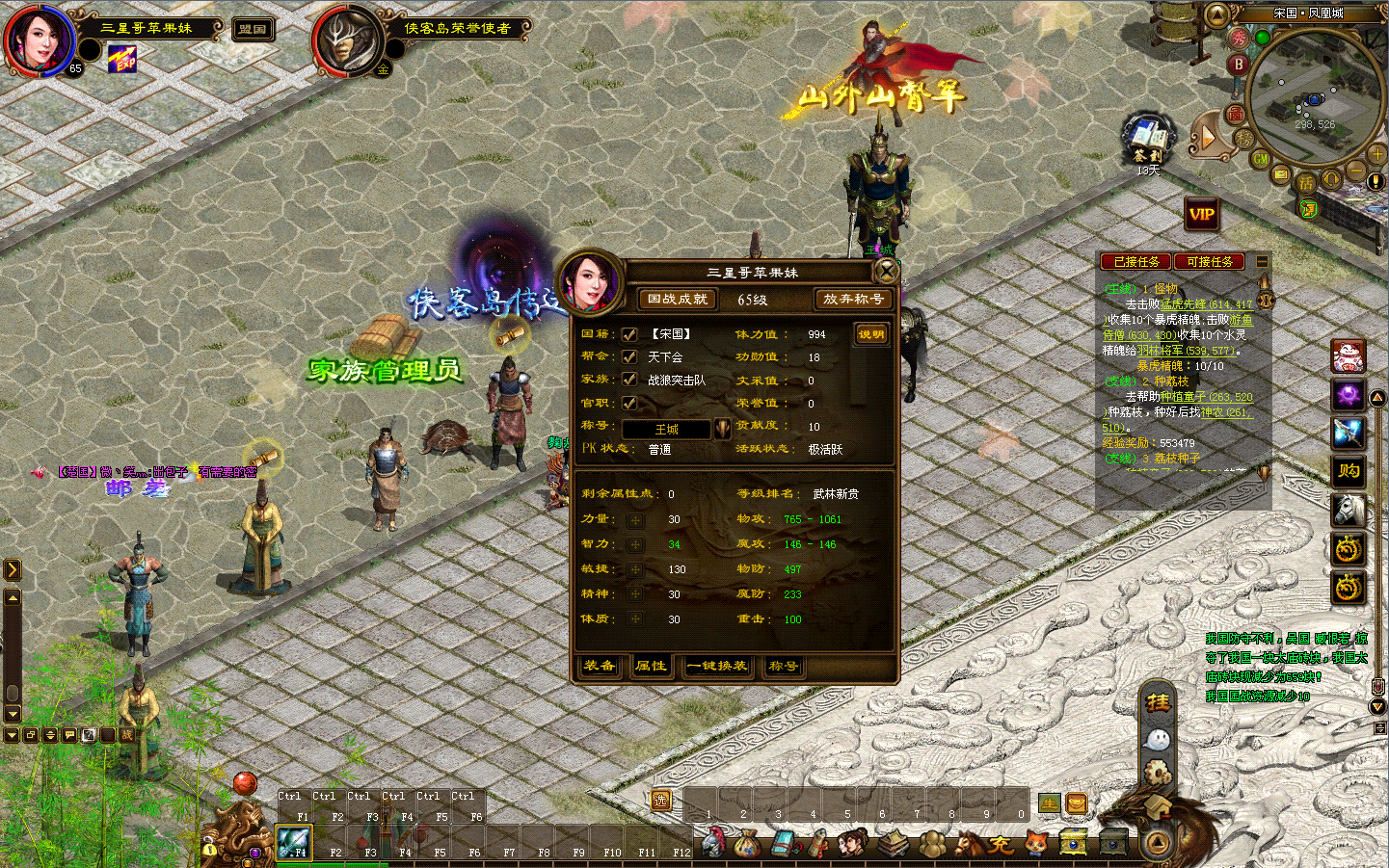1389x868 pixels.
Task: Toggle the 家族 family checkbox
Action: pos(629,380)
